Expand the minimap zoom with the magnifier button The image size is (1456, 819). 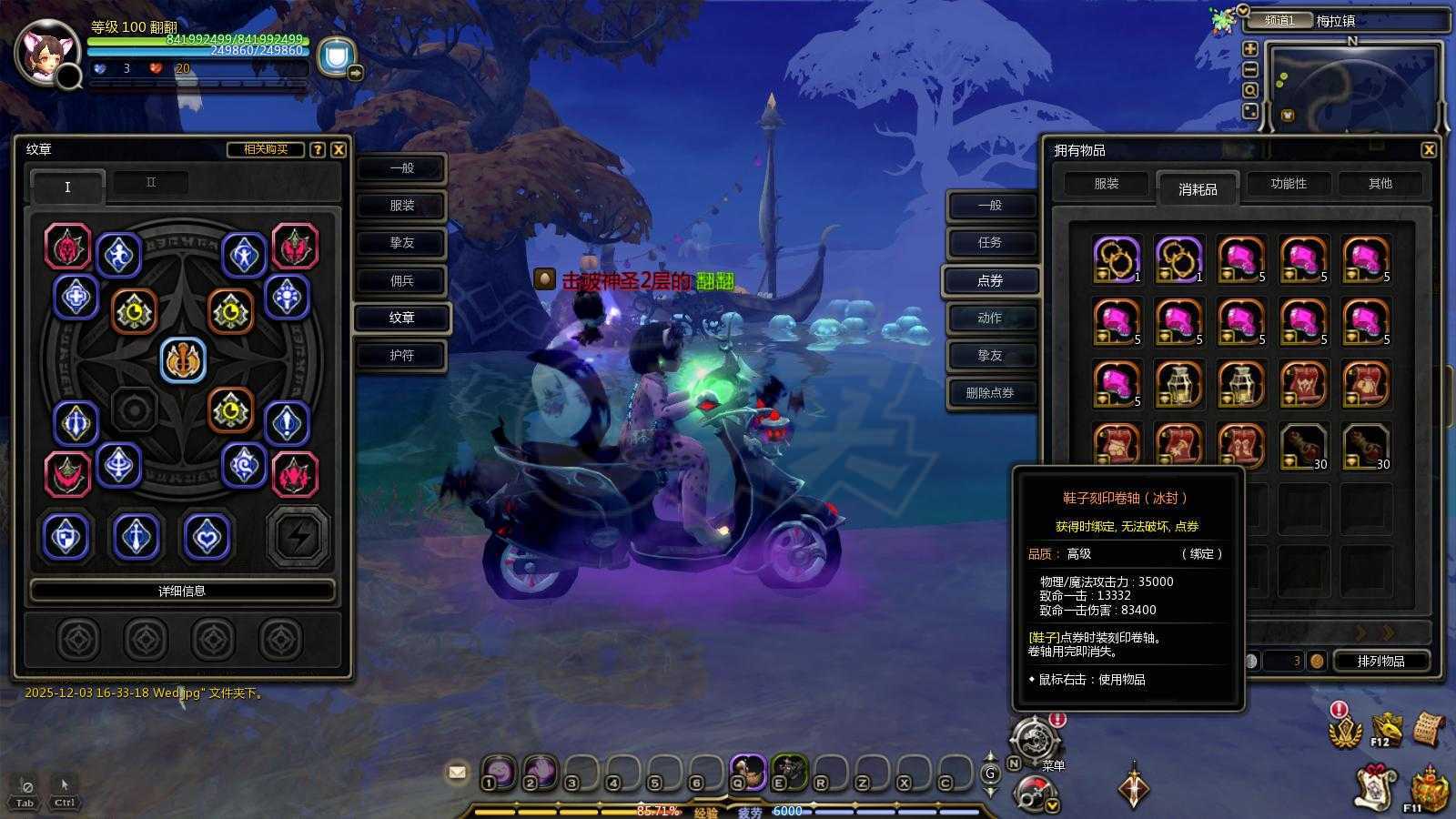tap(1250, 90)
